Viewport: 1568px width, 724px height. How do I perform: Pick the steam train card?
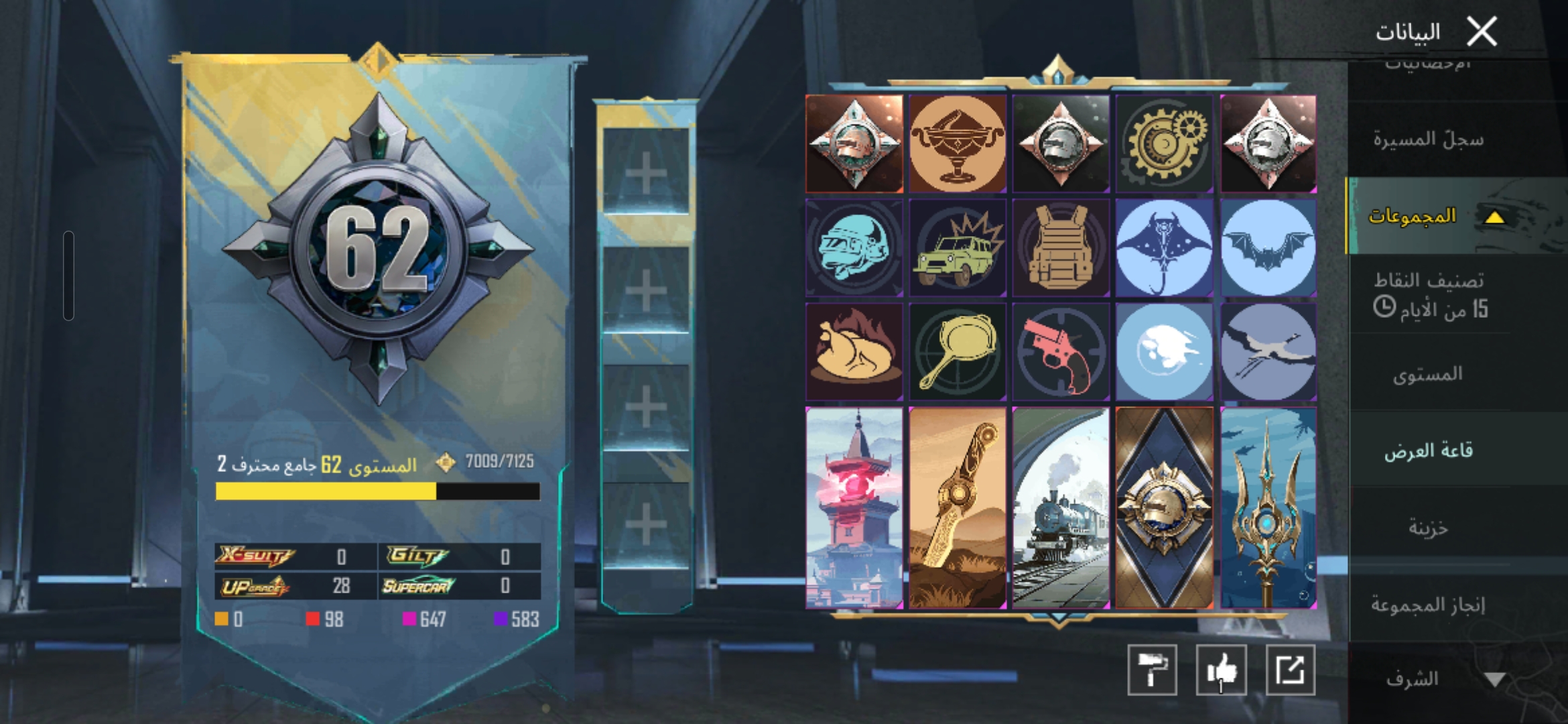1061,507
